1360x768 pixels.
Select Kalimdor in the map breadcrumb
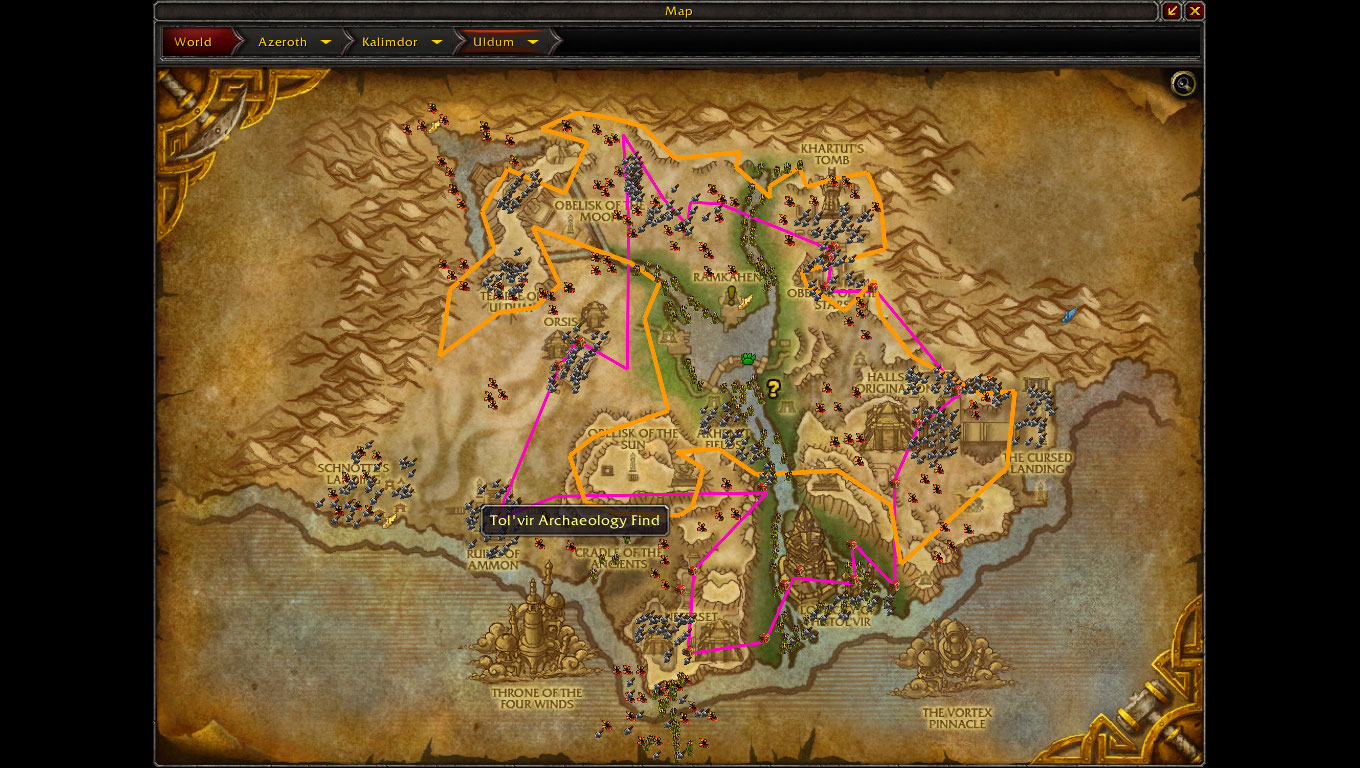point(392,42)
